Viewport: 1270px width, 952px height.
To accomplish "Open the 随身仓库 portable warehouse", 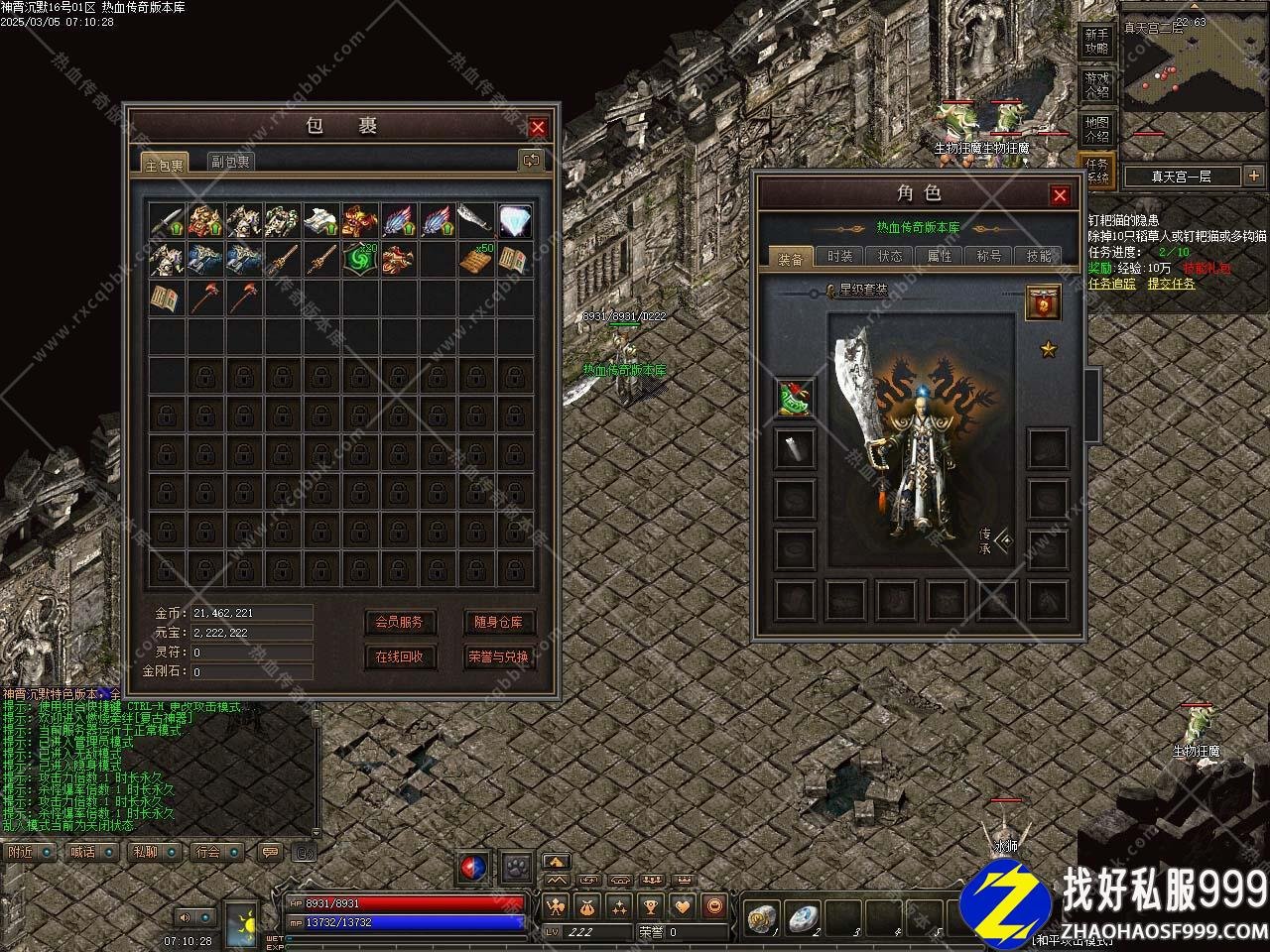I will 498,622.
